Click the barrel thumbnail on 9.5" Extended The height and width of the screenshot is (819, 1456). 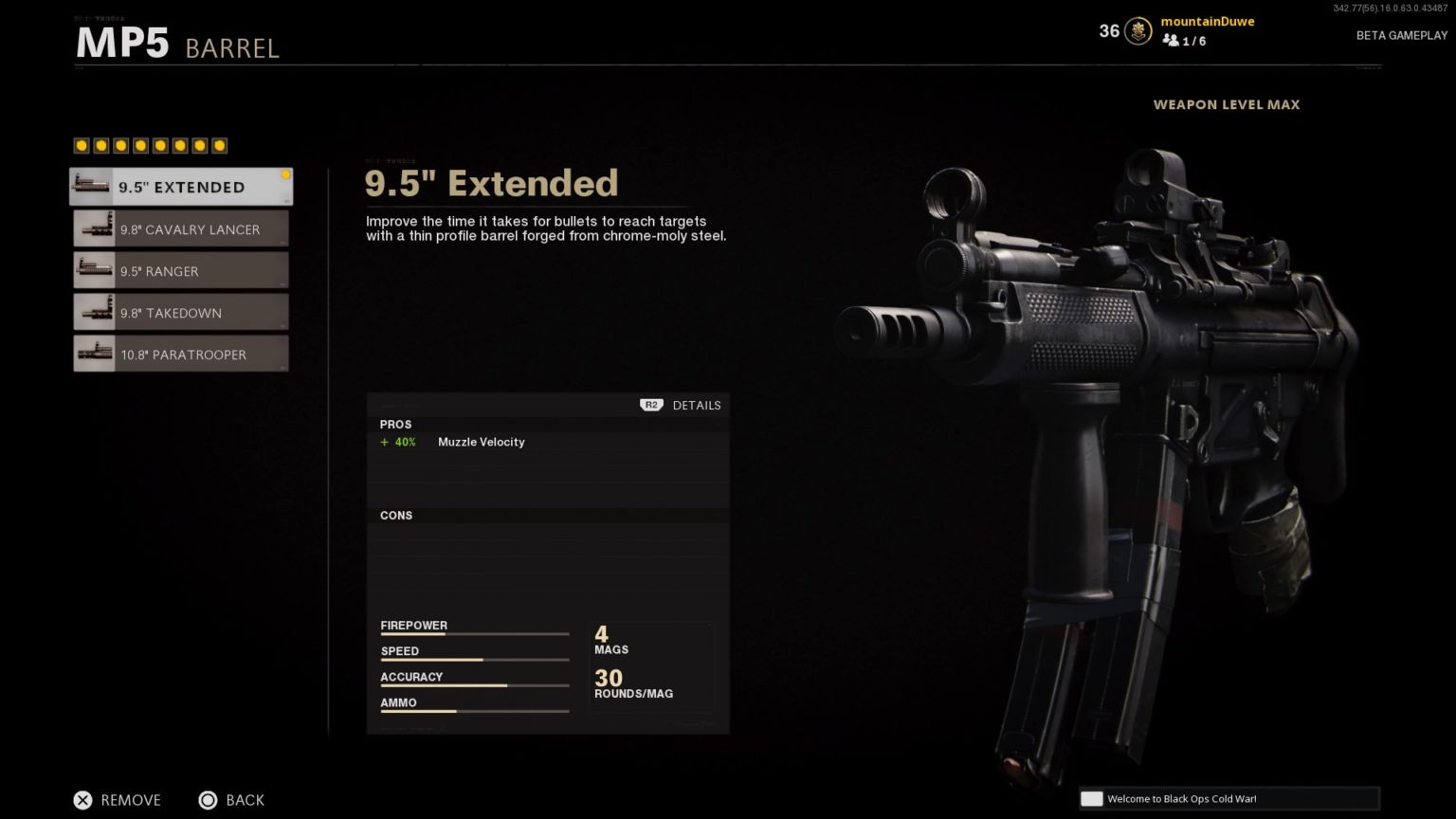point(91,186)
